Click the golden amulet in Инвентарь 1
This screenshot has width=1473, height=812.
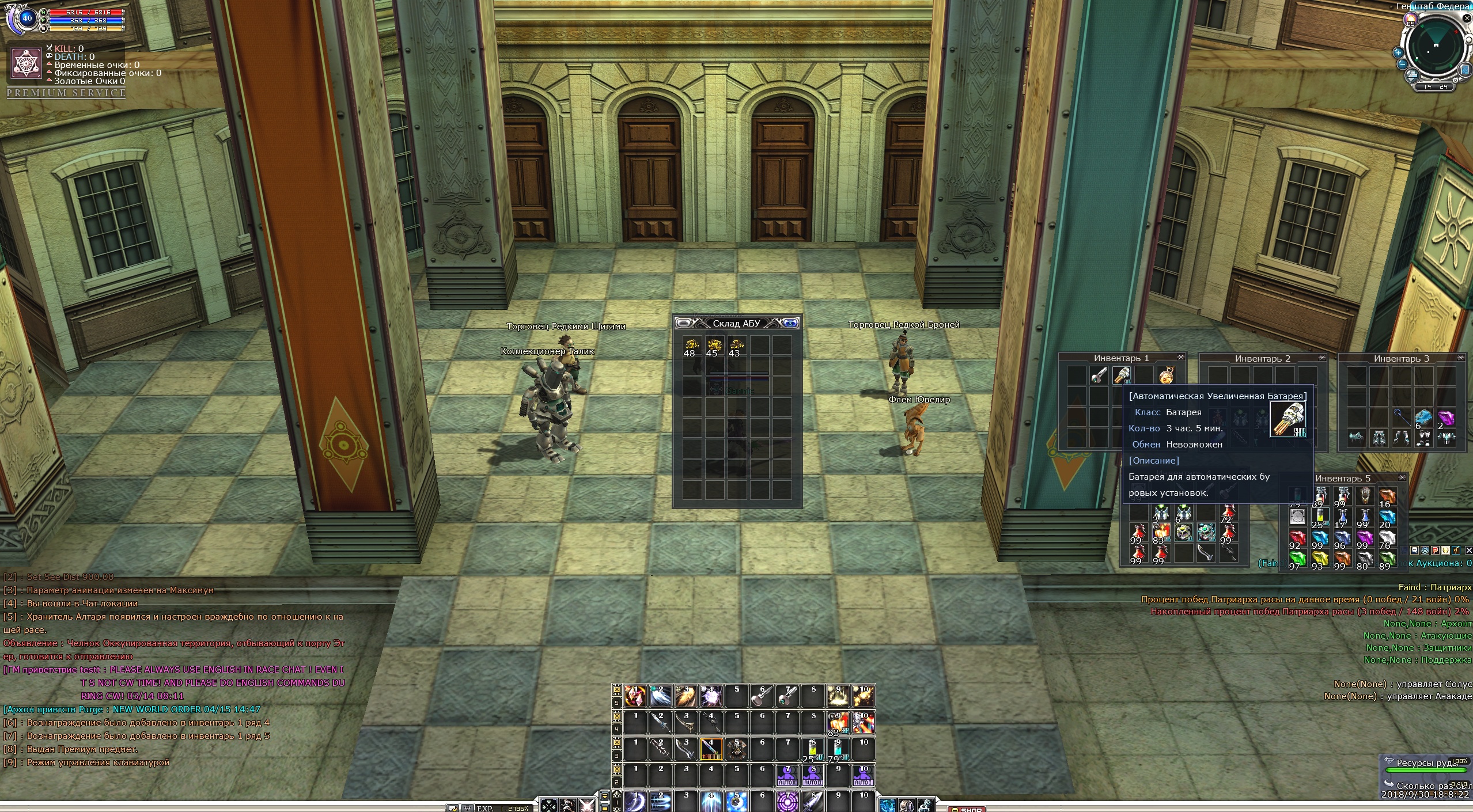click(x=1165, y=376)
